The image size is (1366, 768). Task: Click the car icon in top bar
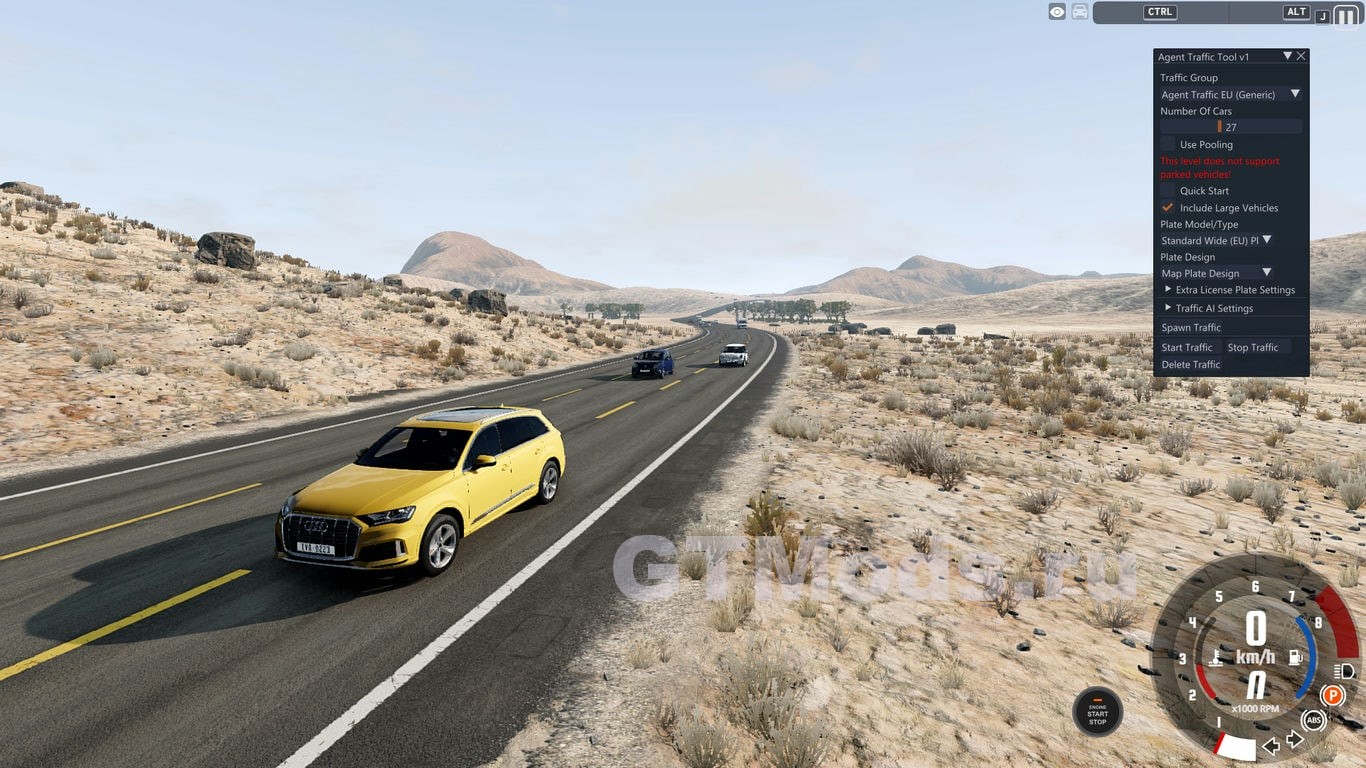click(1080, 12)
